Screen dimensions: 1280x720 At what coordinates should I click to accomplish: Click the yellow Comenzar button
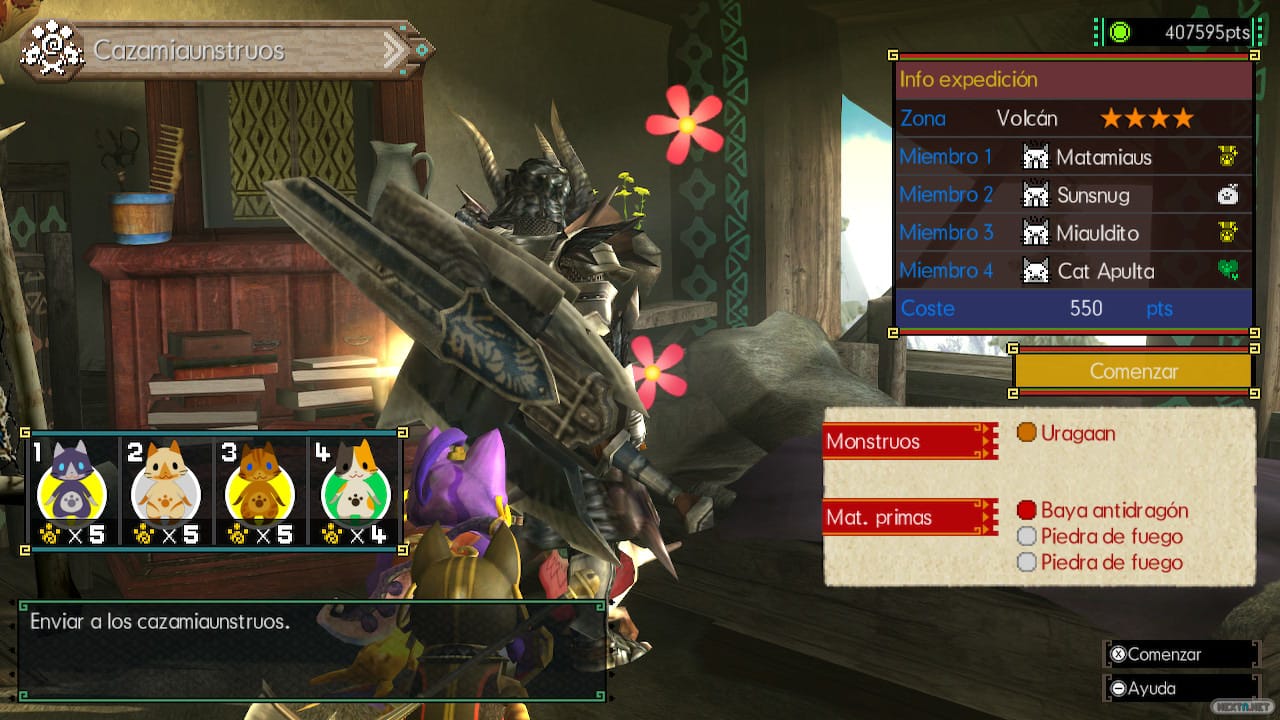pos(1133,371)
